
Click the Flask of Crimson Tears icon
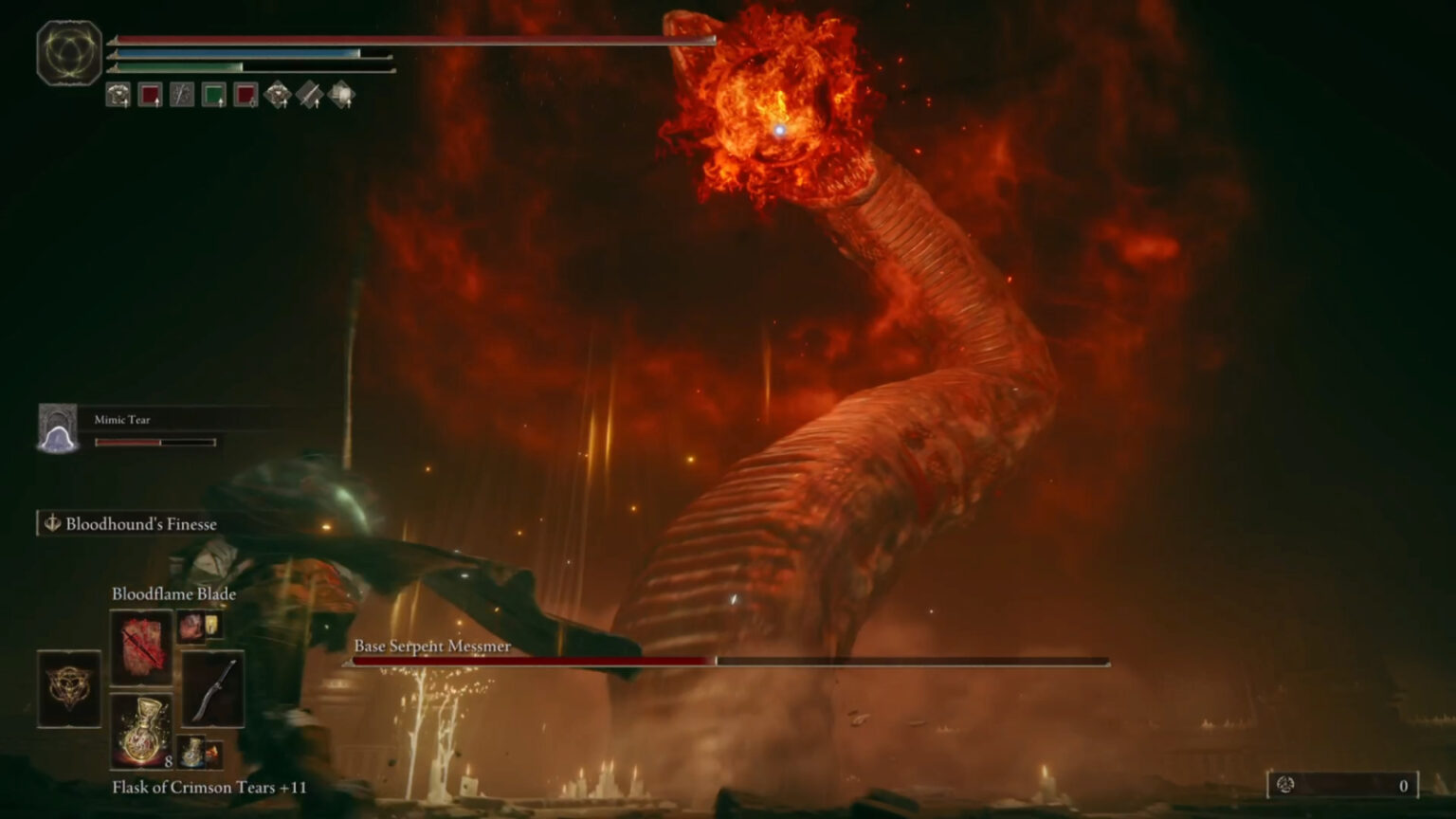coord(142,735)
